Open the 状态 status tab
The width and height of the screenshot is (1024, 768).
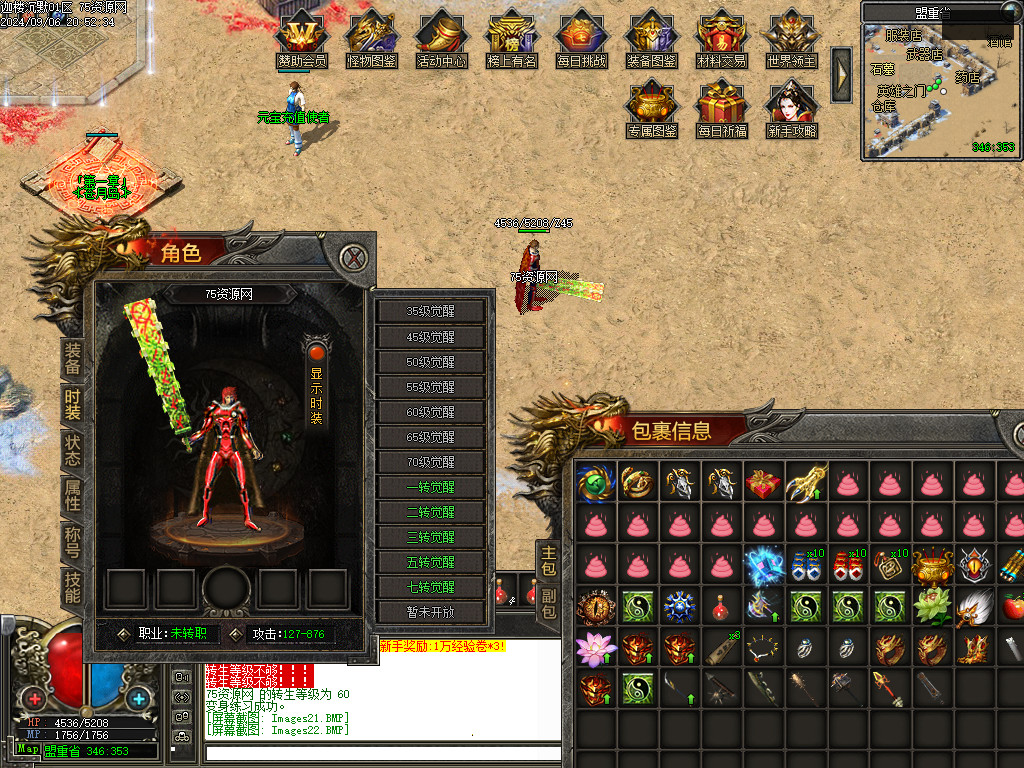[73, 449]
